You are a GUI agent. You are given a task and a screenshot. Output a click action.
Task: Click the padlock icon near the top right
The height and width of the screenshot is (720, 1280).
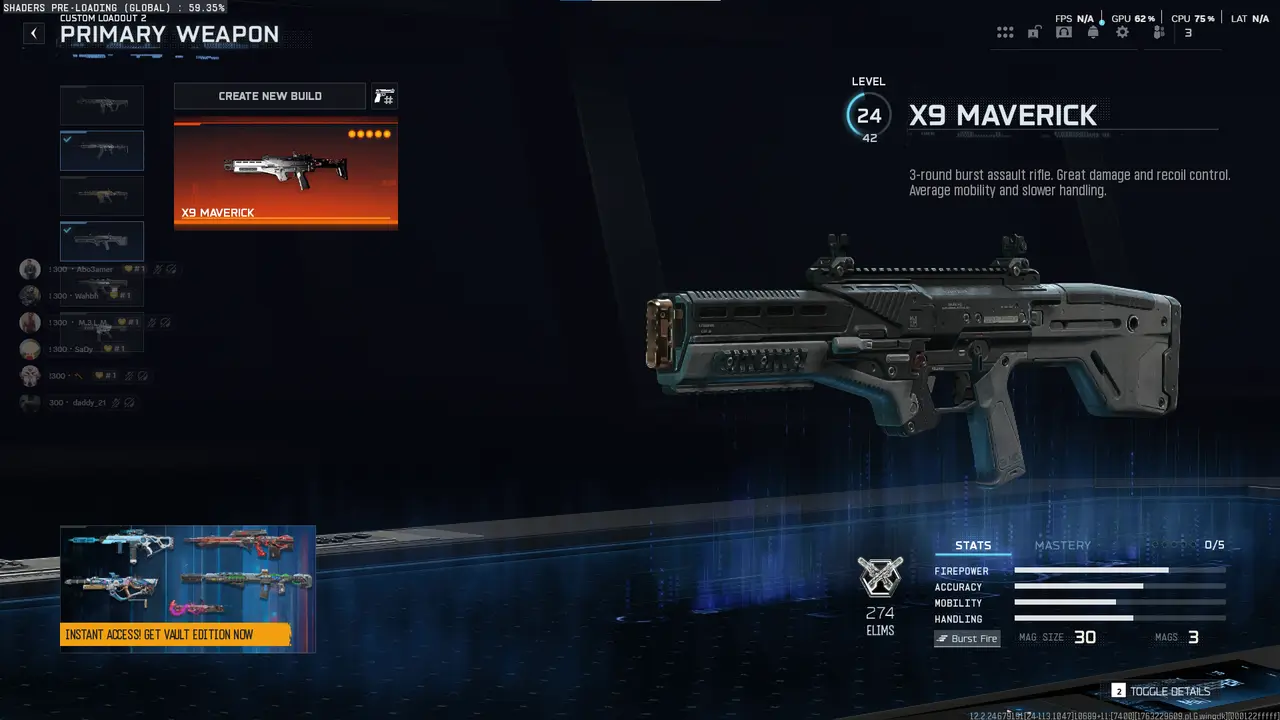click(1034, 32)
